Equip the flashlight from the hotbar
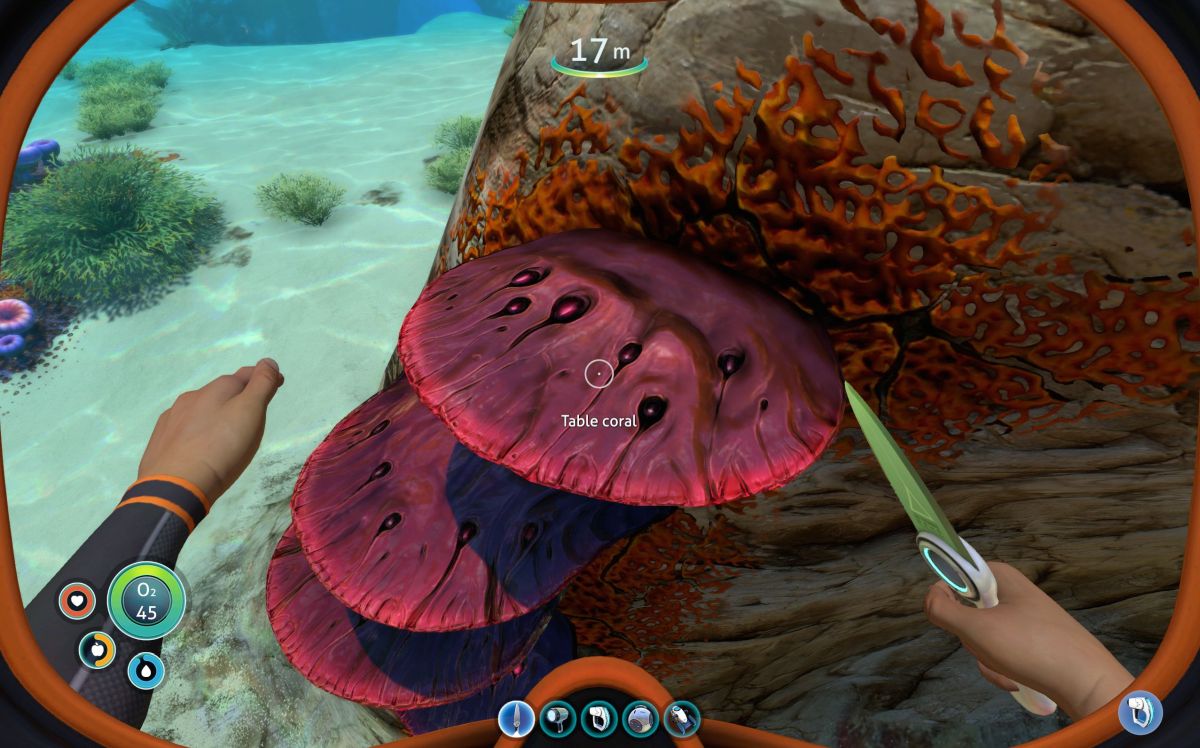The image size is (1200, 748). (558, 719)
